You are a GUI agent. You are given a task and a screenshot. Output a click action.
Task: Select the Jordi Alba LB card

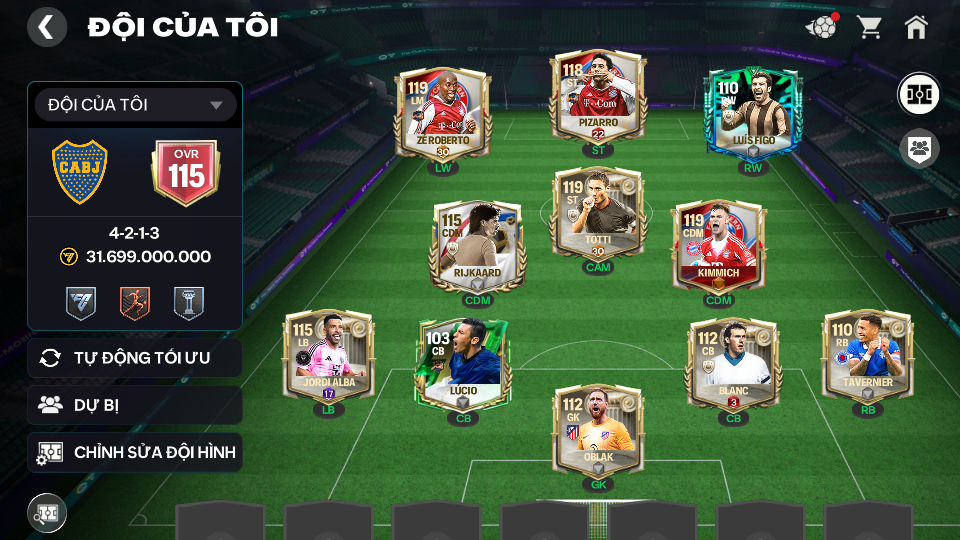pyautogui.click(x=329, y=357)
